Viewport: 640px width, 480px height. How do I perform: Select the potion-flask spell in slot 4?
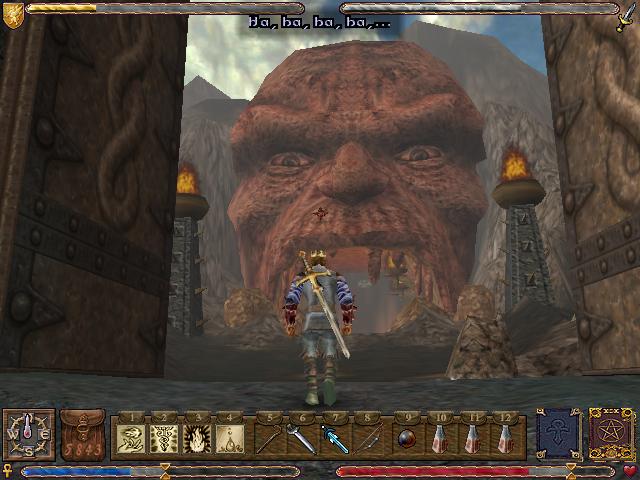coord(229,437)
